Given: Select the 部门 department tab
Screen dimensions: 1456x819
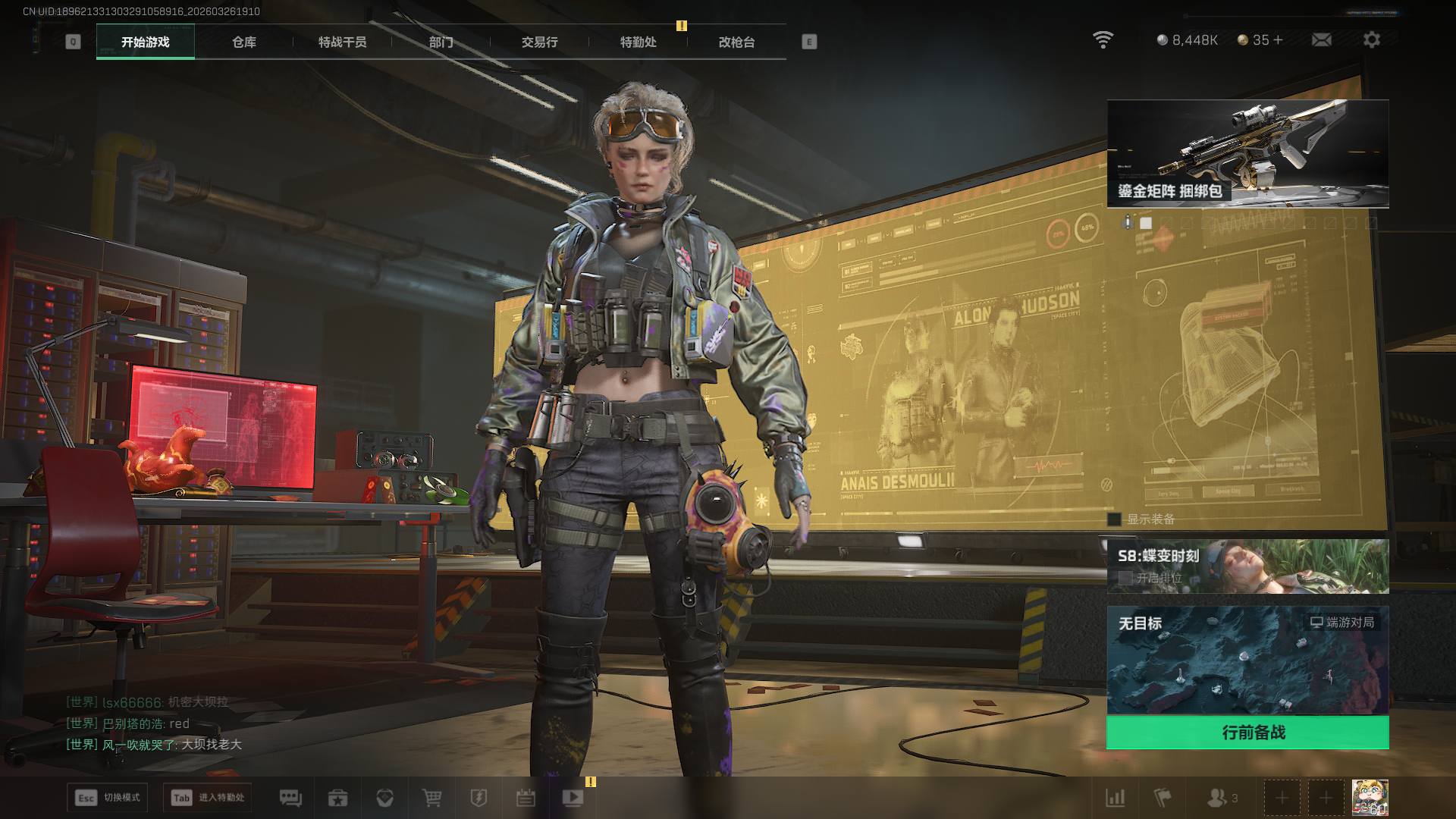Looking at the screenshot, I should point(441,42).
